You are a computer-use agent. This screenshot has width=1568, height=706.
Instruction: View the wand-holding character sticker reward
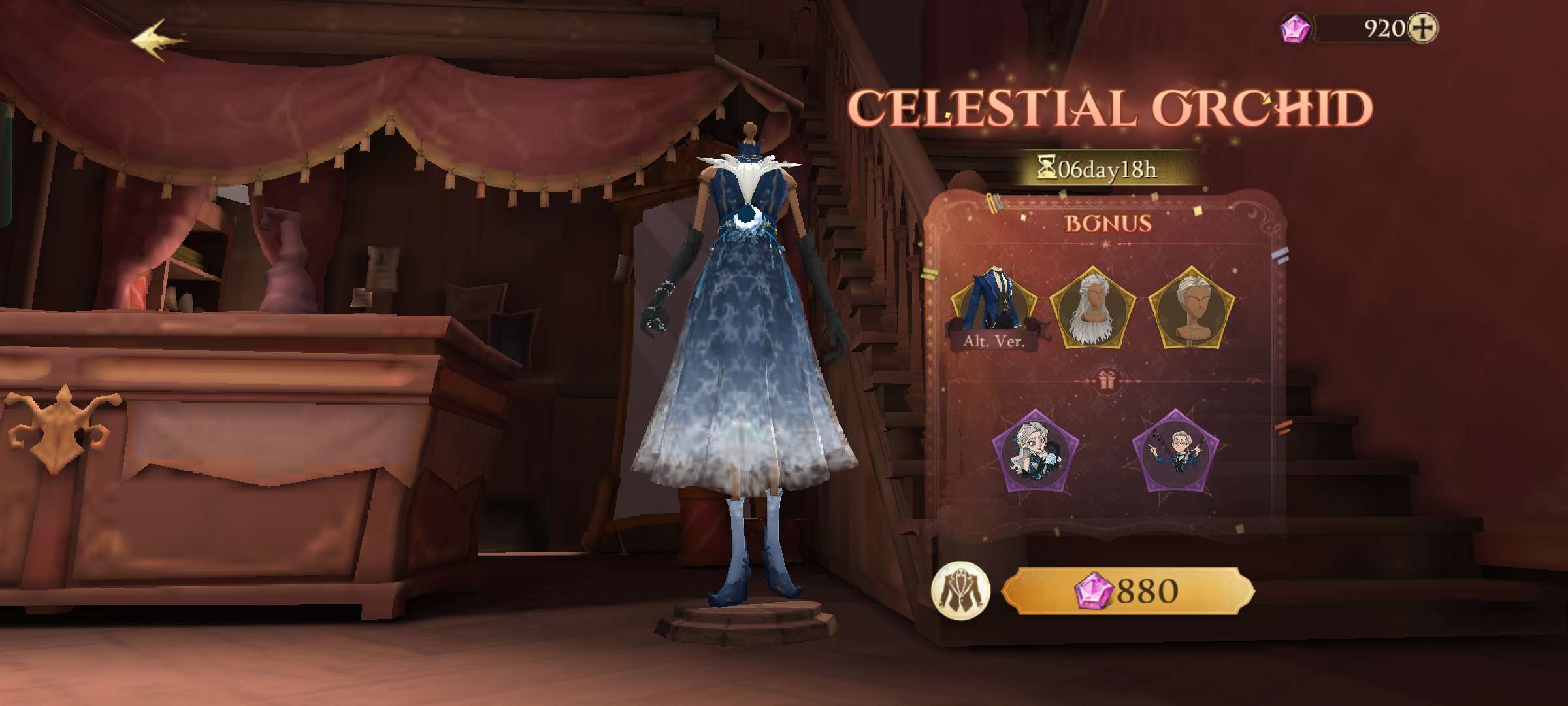pyautogui.click(x=1175, y=451)
